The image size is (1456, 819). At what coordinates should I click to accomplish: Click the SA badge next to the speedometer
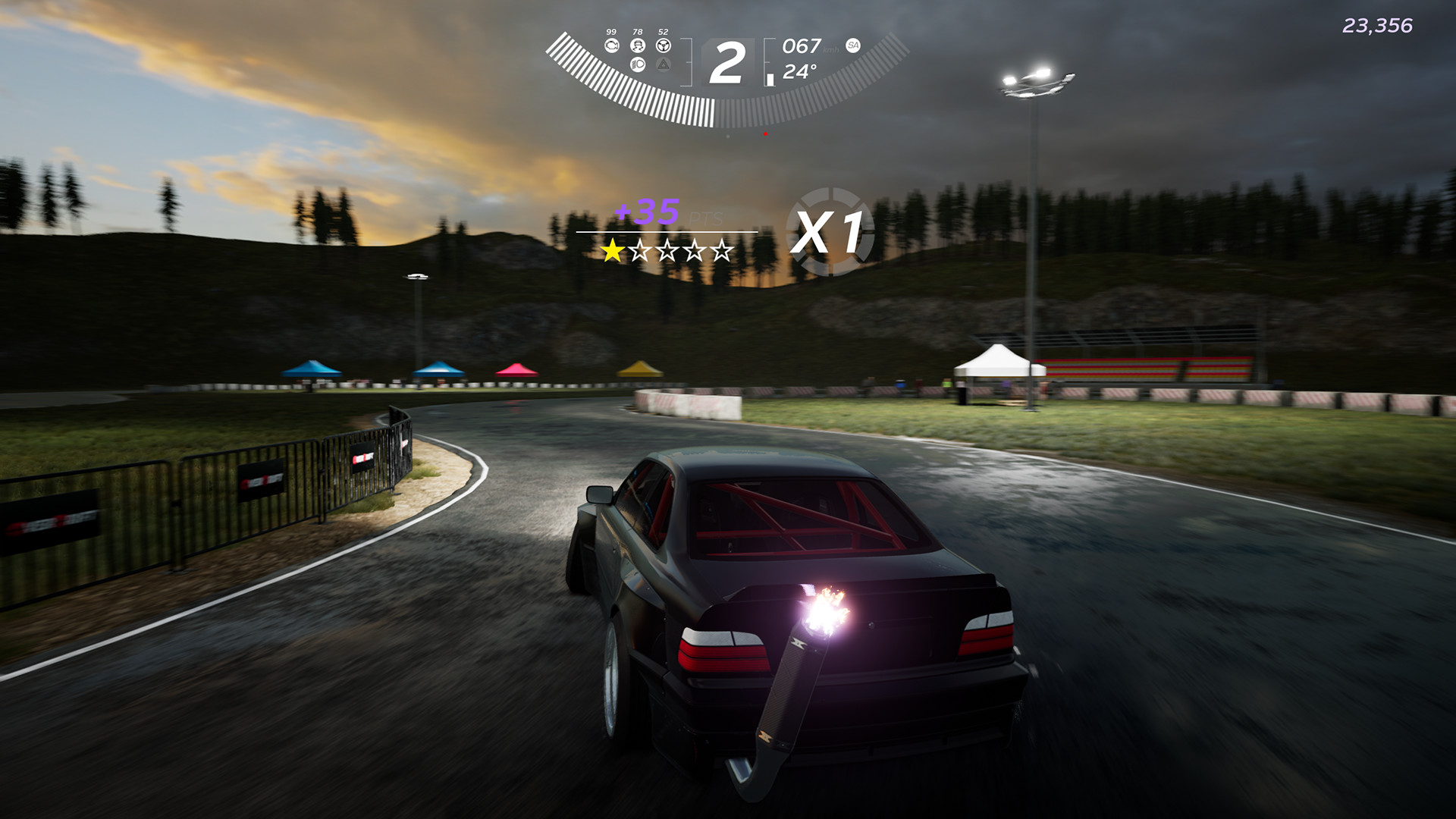tap(854, 45)
